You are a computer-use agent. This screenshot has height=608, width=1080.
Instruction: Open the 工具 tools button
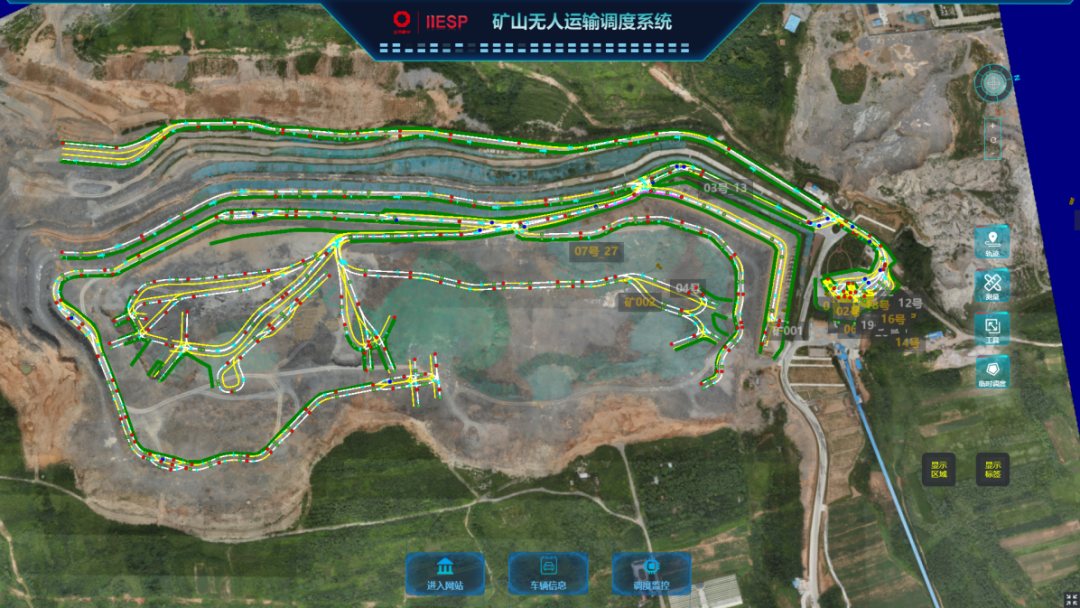(992, 329)
